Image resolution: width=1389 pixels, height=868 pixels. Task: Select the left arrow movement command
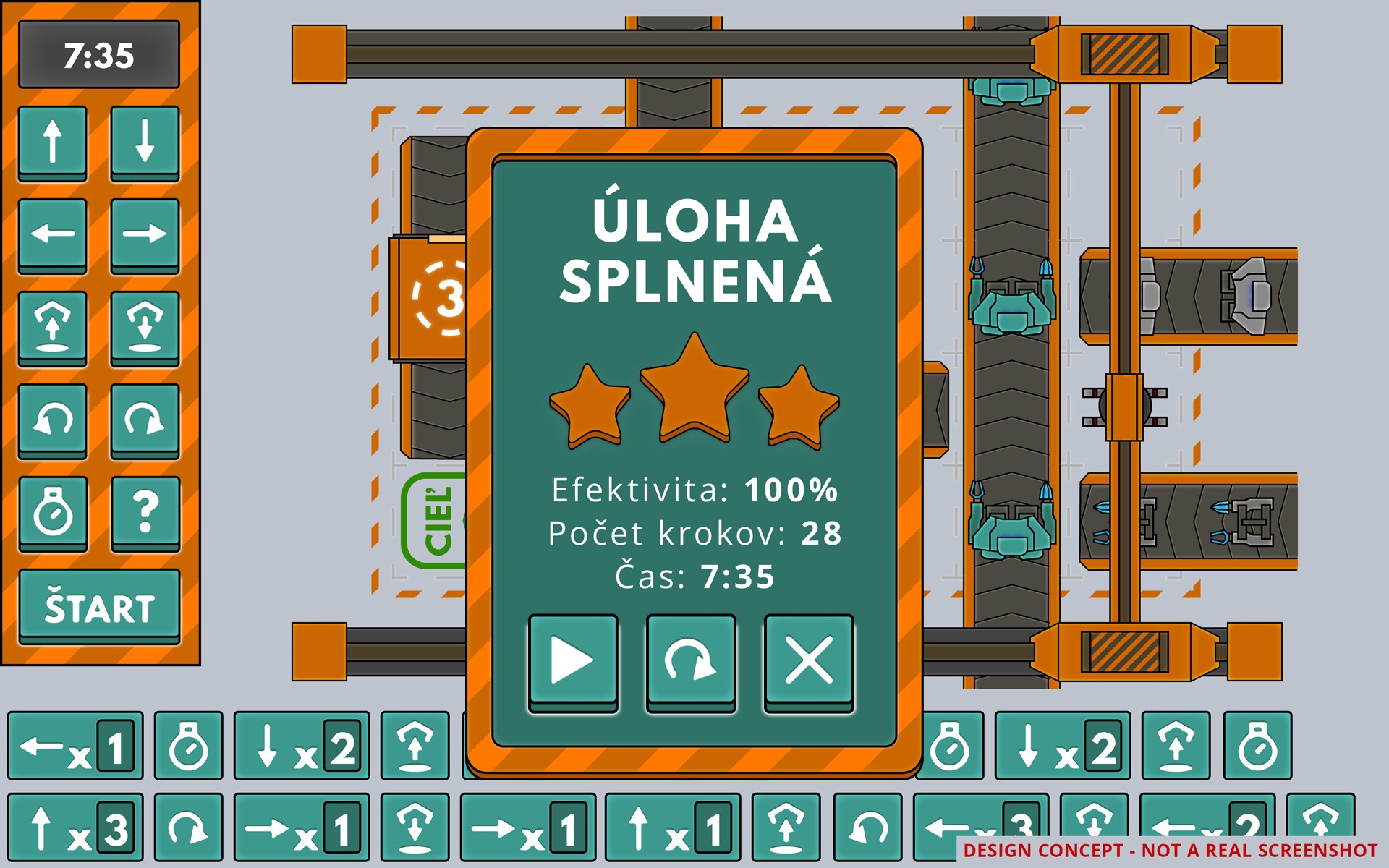click(x=52, y=234)
